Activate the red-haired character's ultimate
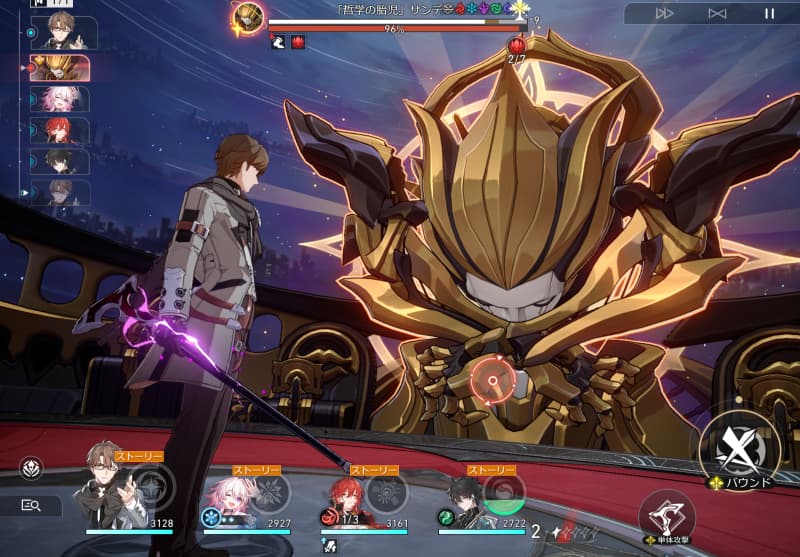This screenshot has height=557, width=800. tap(386, 491)
